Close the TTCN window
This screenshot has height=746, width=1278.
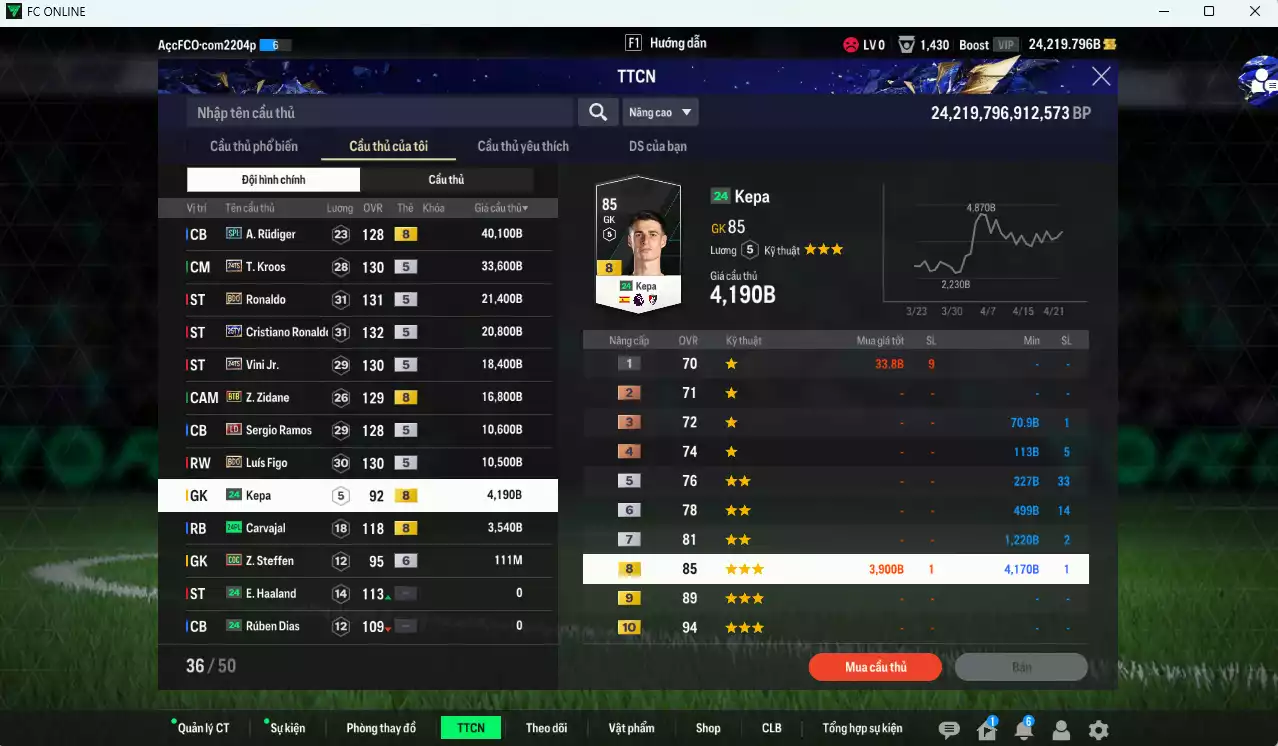point(1101,77)
